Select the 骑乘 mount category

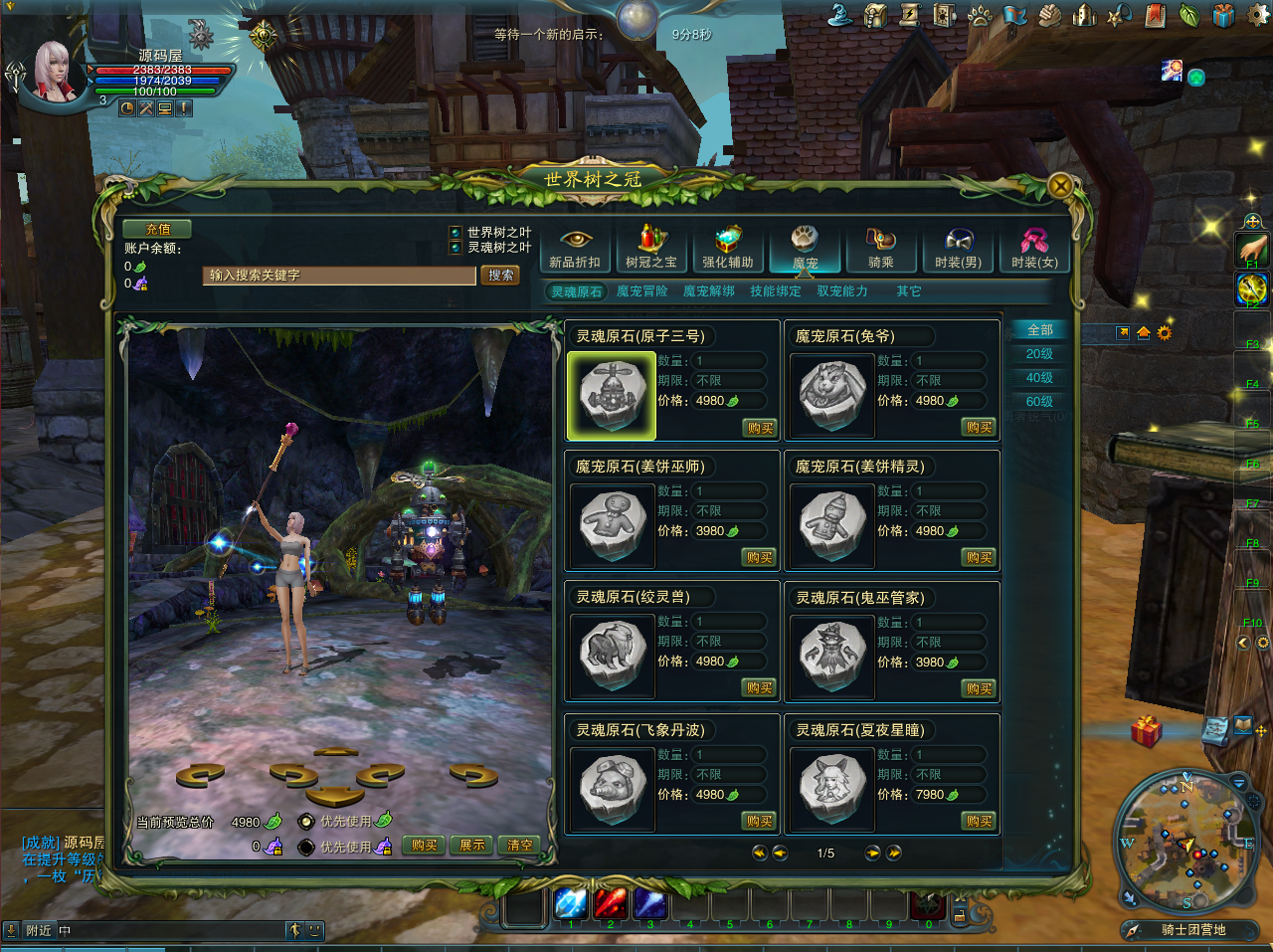pos(881,248)
